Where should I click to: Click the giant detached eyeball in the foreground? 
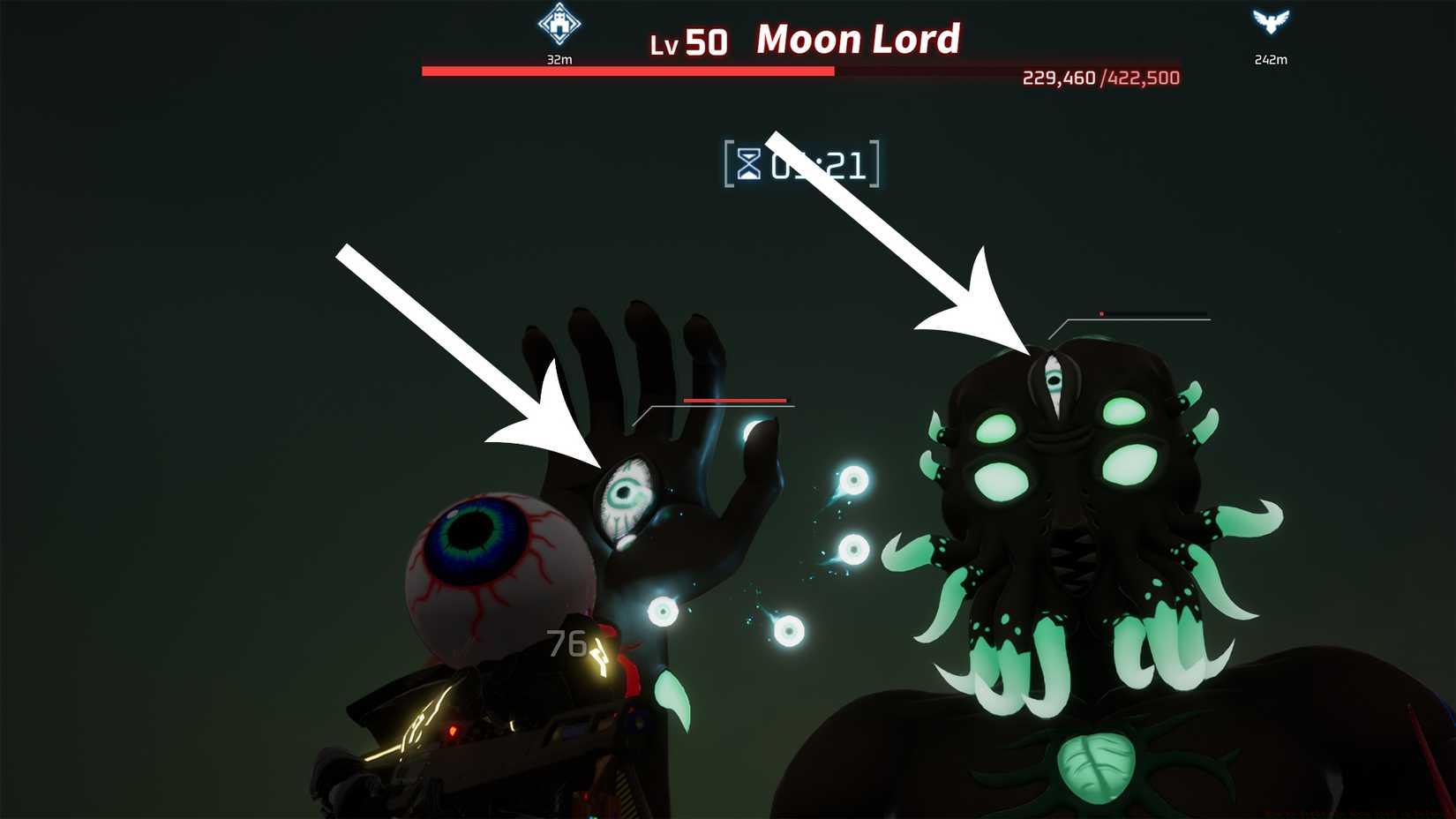pos(491,569)
